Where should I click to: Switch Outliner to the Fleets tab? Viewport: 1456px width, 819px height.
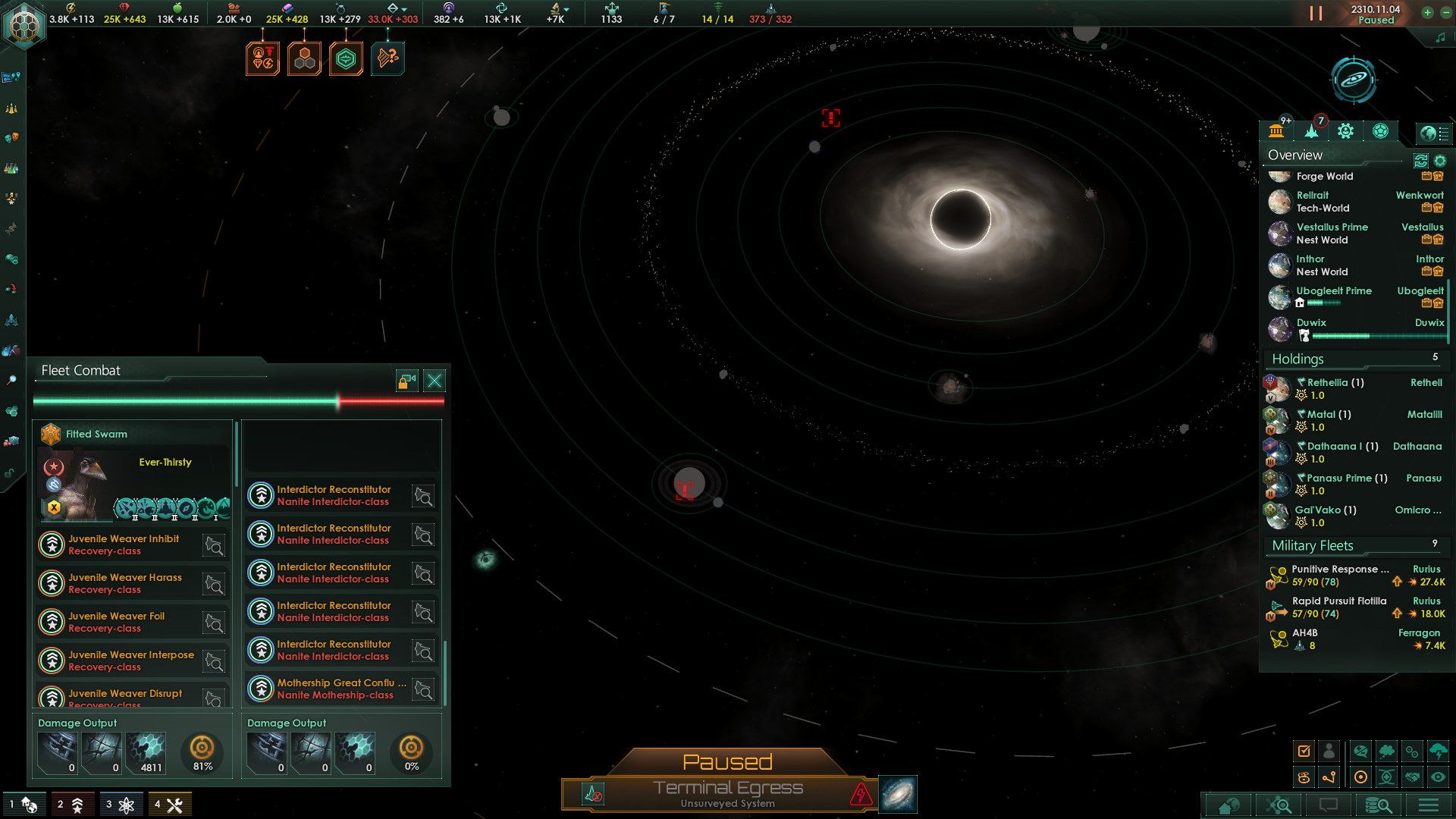tap(1310, 130)
